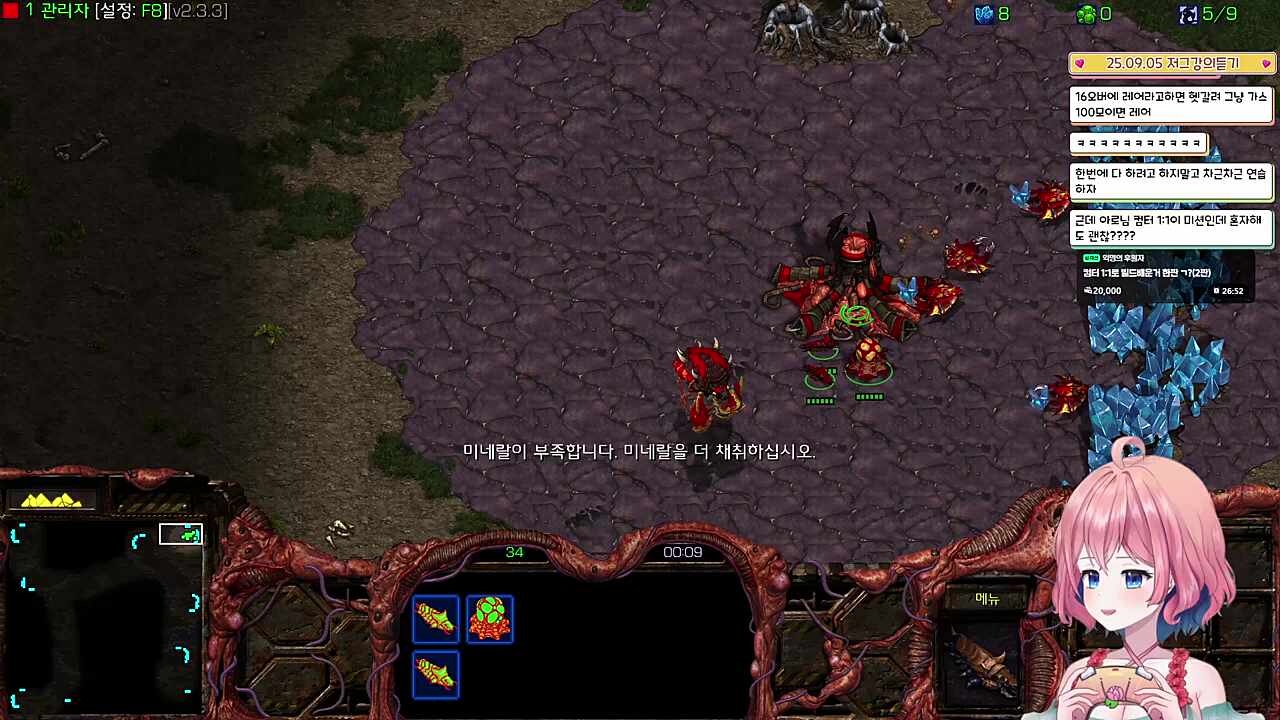Click the right heart icon on the lecture banner
The height and width of the screenshot is (720, 1280).
point(1265,63)
